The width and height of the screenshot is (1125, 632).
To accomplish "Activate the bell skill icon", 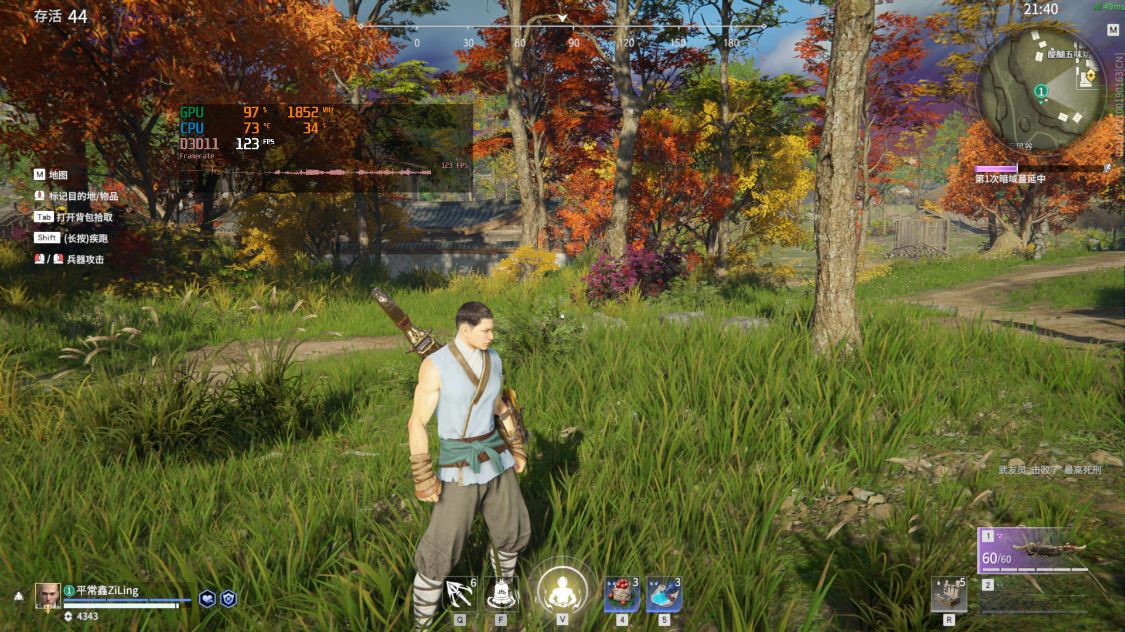I will tap(501, 595).
